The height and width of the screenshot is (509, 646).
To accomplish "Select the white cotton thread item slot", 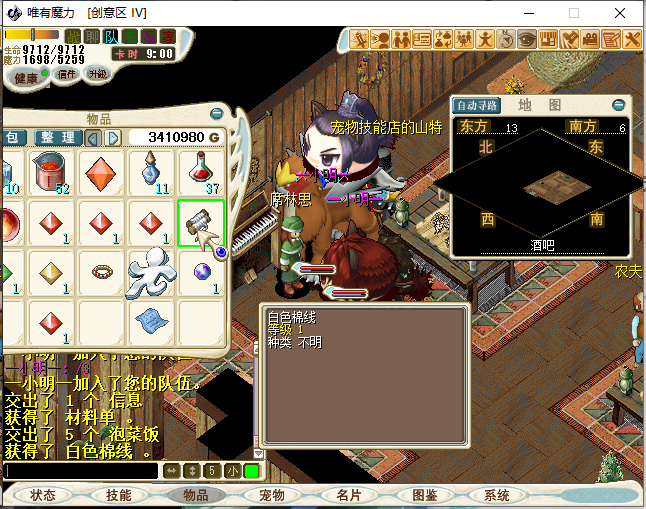I will point(201,223).
